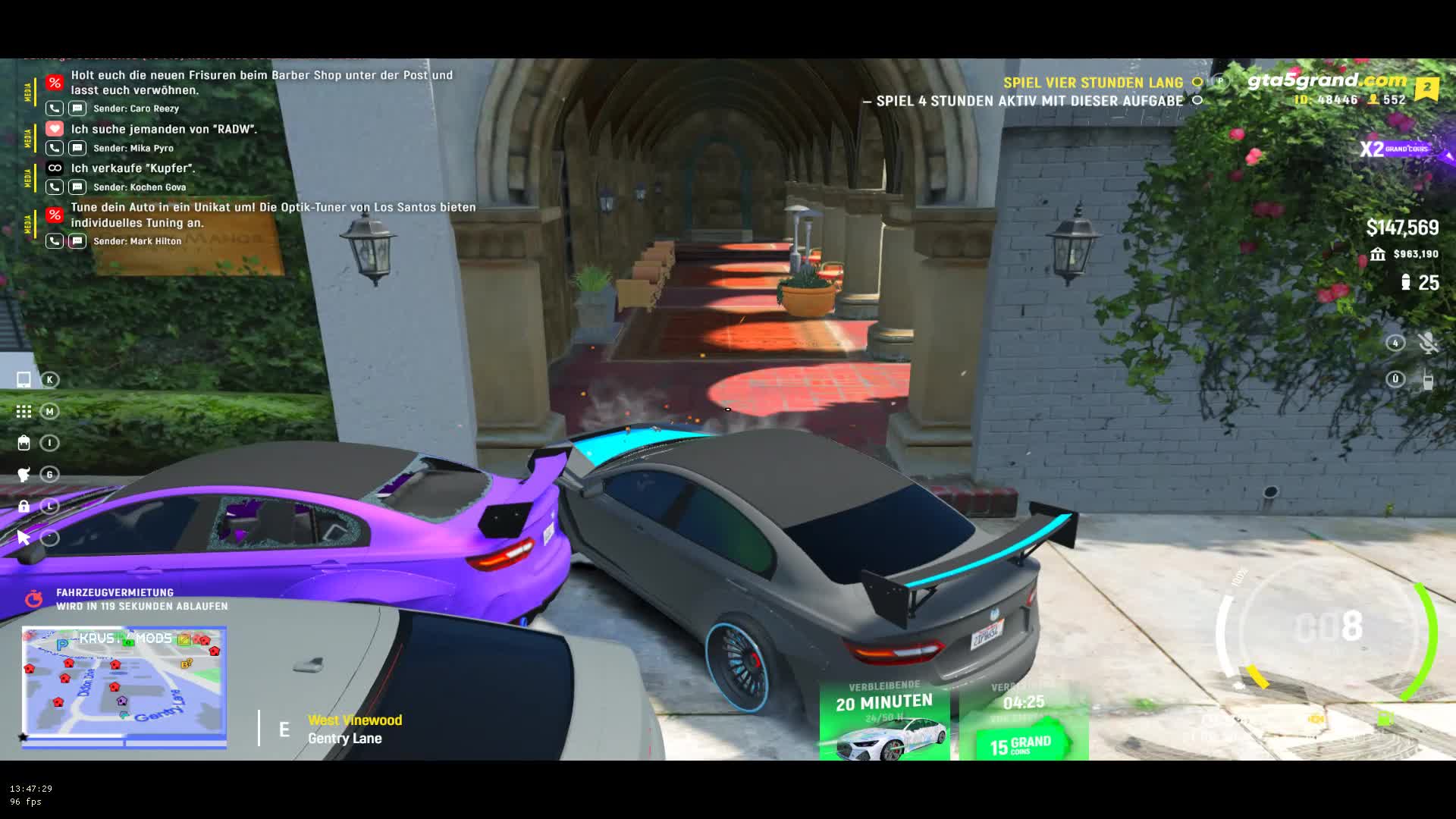Image resolution: width=1456 pixels, height=819 pixels.
Task: Open the main menu grid icon
Action: pyautogui.click(x=24, y=411)
